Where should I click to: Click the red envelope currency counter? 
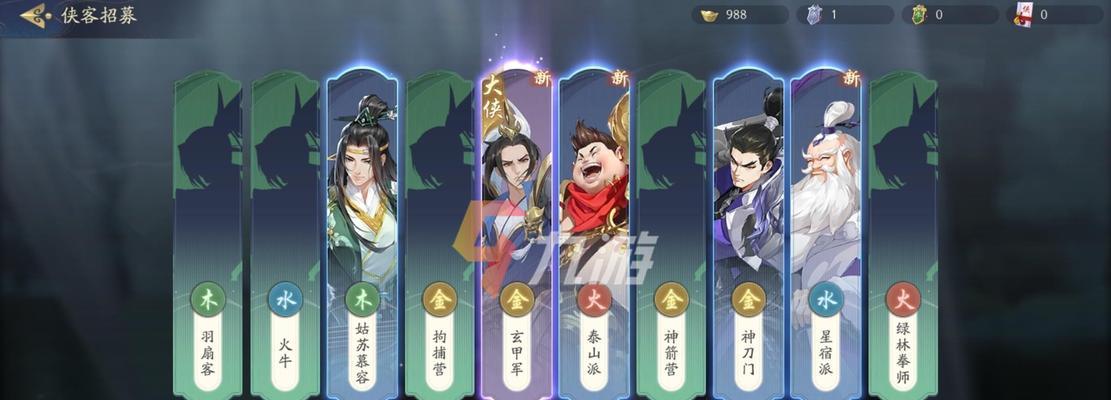1054,15
